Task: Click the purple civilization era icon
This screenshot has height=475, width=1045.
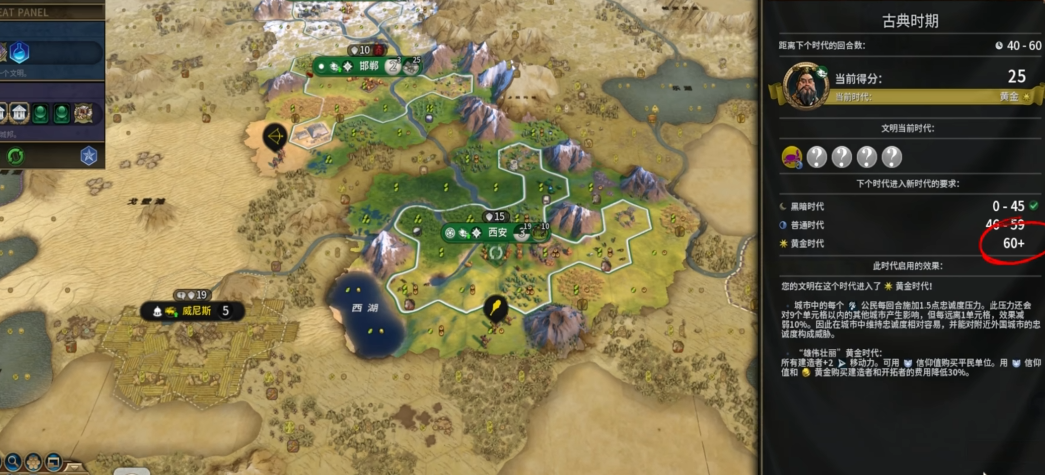Action: click(x=792, y=156)
